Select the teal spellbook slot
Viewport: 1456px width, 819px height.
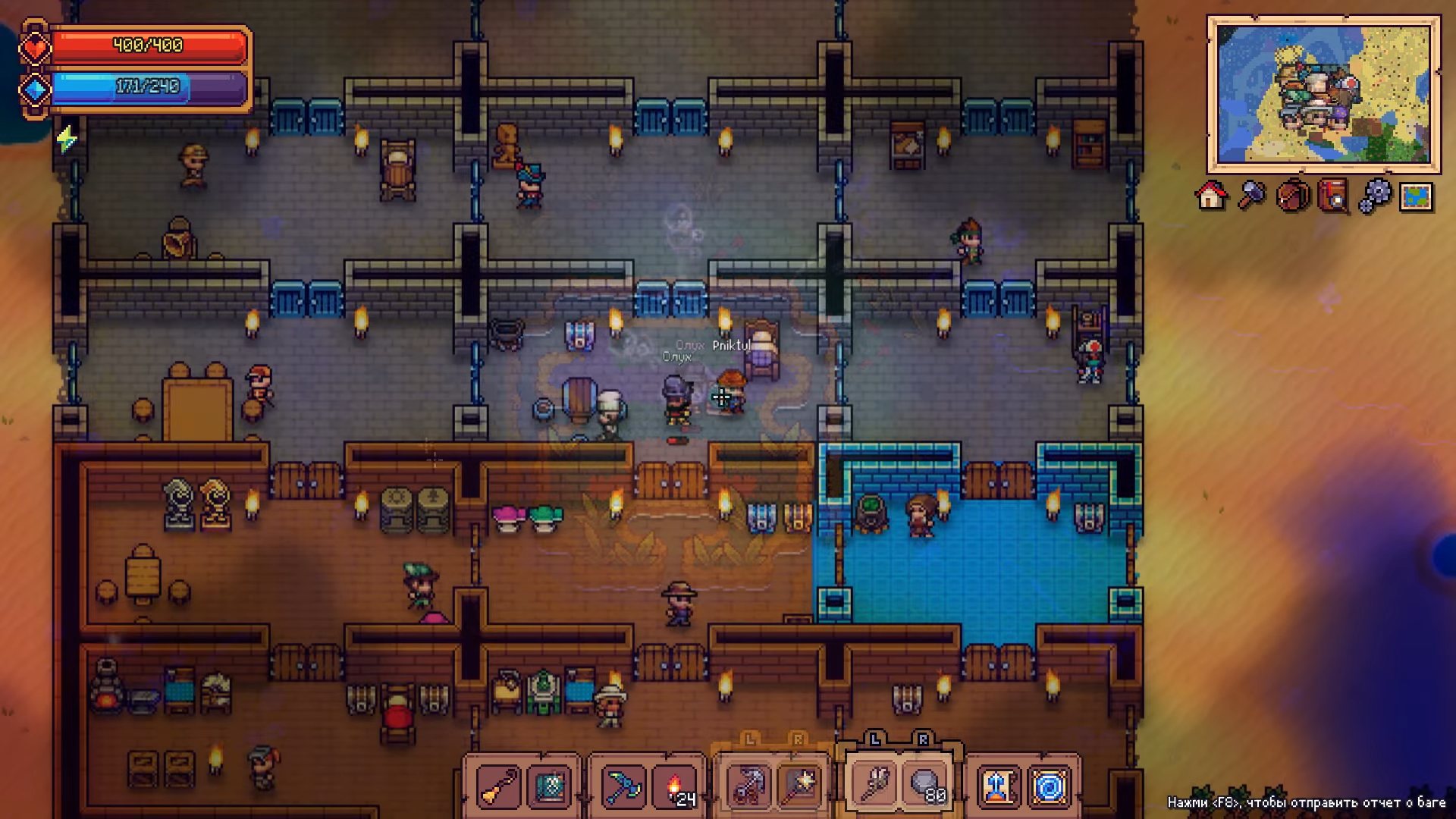[x=550, y=787]
